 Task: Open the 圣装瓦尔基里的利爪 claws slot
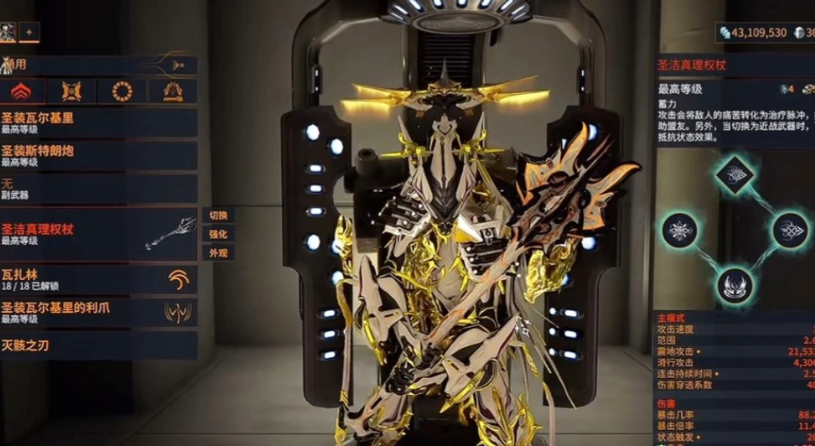click(98, 311)
